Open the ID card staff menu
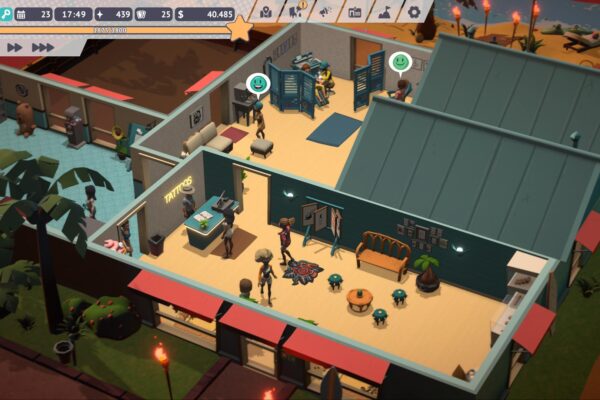600x400 pixels. (x=354, y=12)
